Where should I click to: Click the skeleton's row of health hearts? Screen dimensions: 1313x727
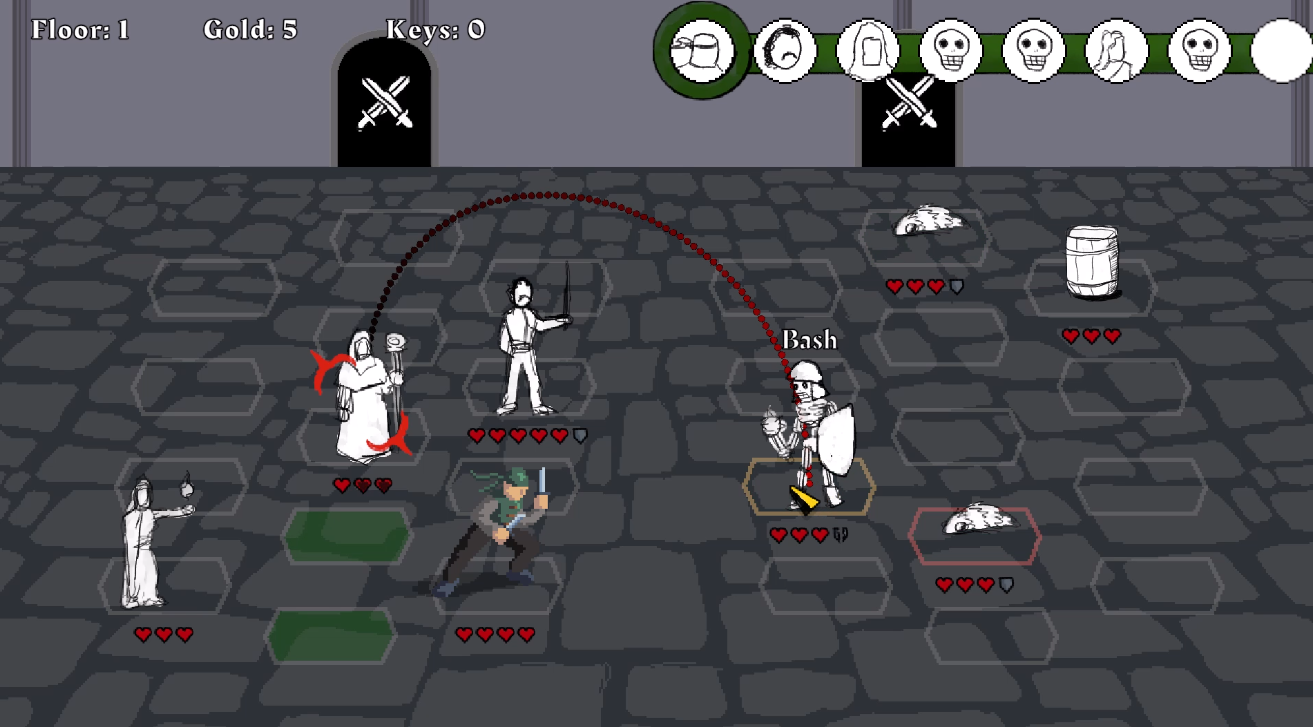(800, 533)
